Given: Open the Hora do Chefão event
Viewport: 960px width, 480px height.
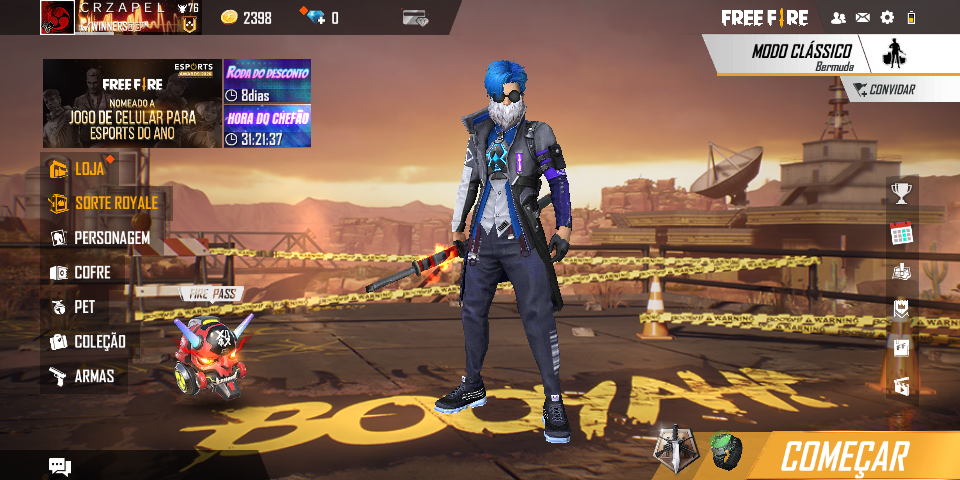Looking at the screenshot, I should tap(267, 126).
